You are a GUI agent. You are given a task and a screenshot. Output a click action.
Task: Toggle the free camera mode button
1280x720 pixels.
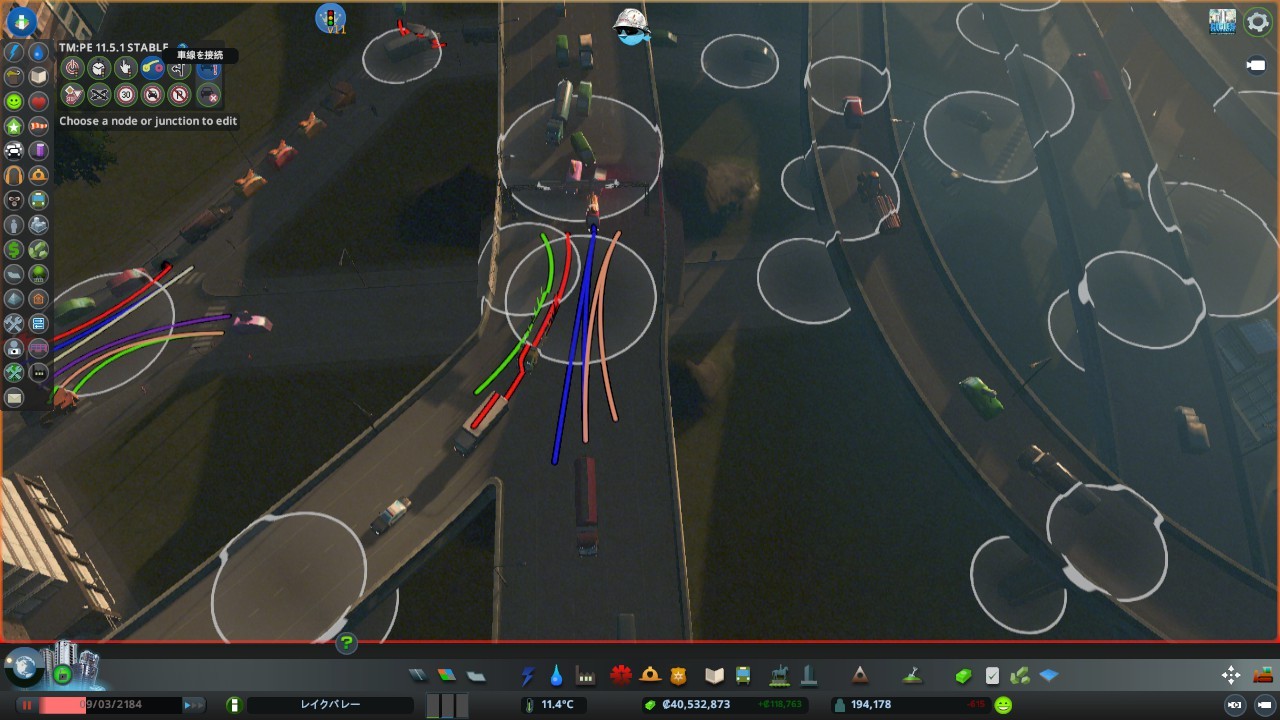coord(1256,66)
